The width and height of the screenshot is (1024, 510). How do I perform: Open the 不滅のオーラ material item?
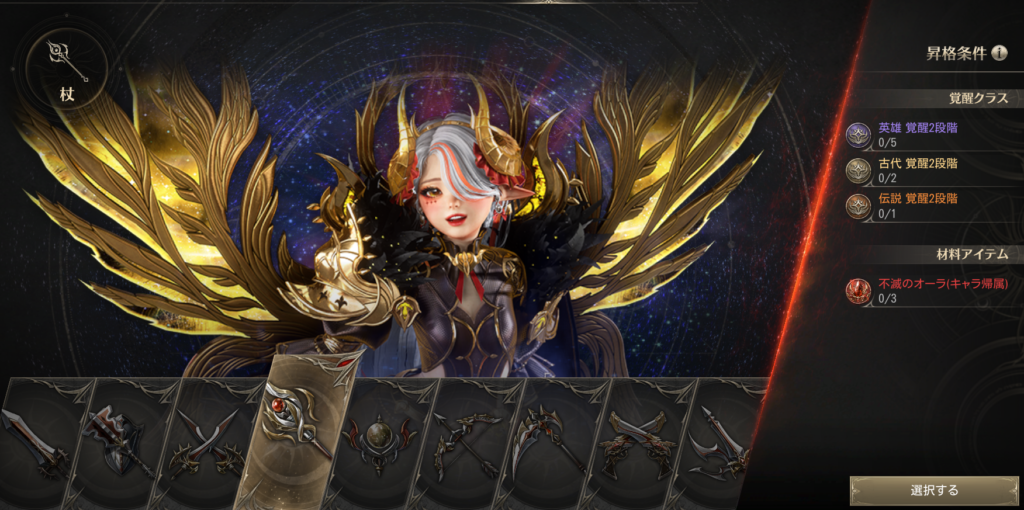(x=930, y=290)
